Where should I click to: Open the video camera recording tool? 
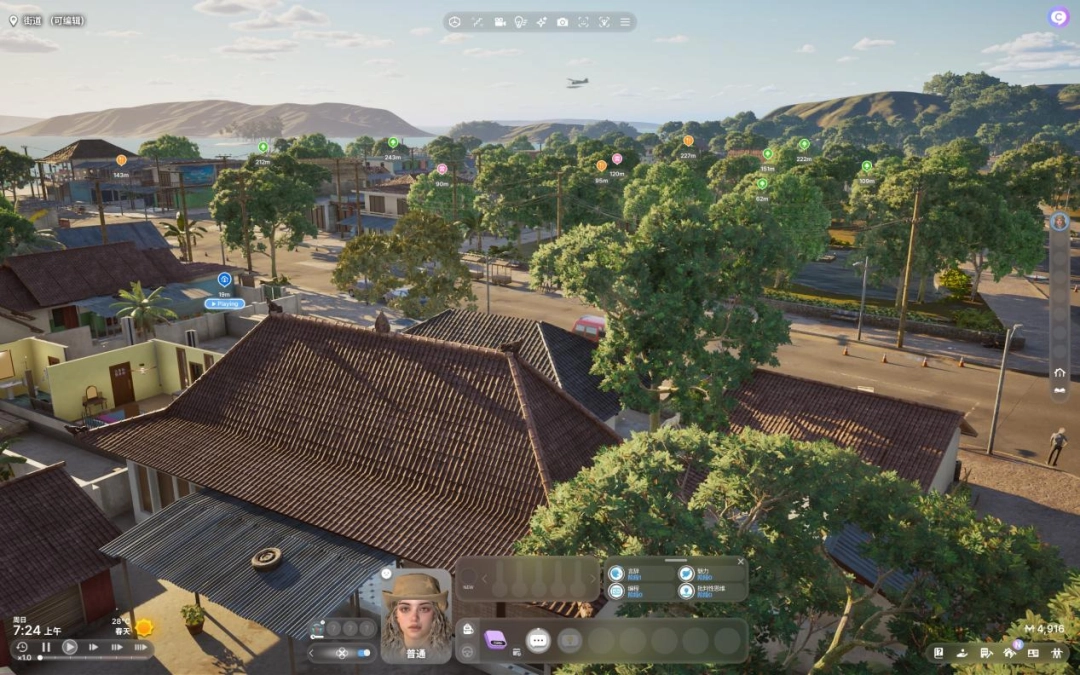(x=498, y=22)
